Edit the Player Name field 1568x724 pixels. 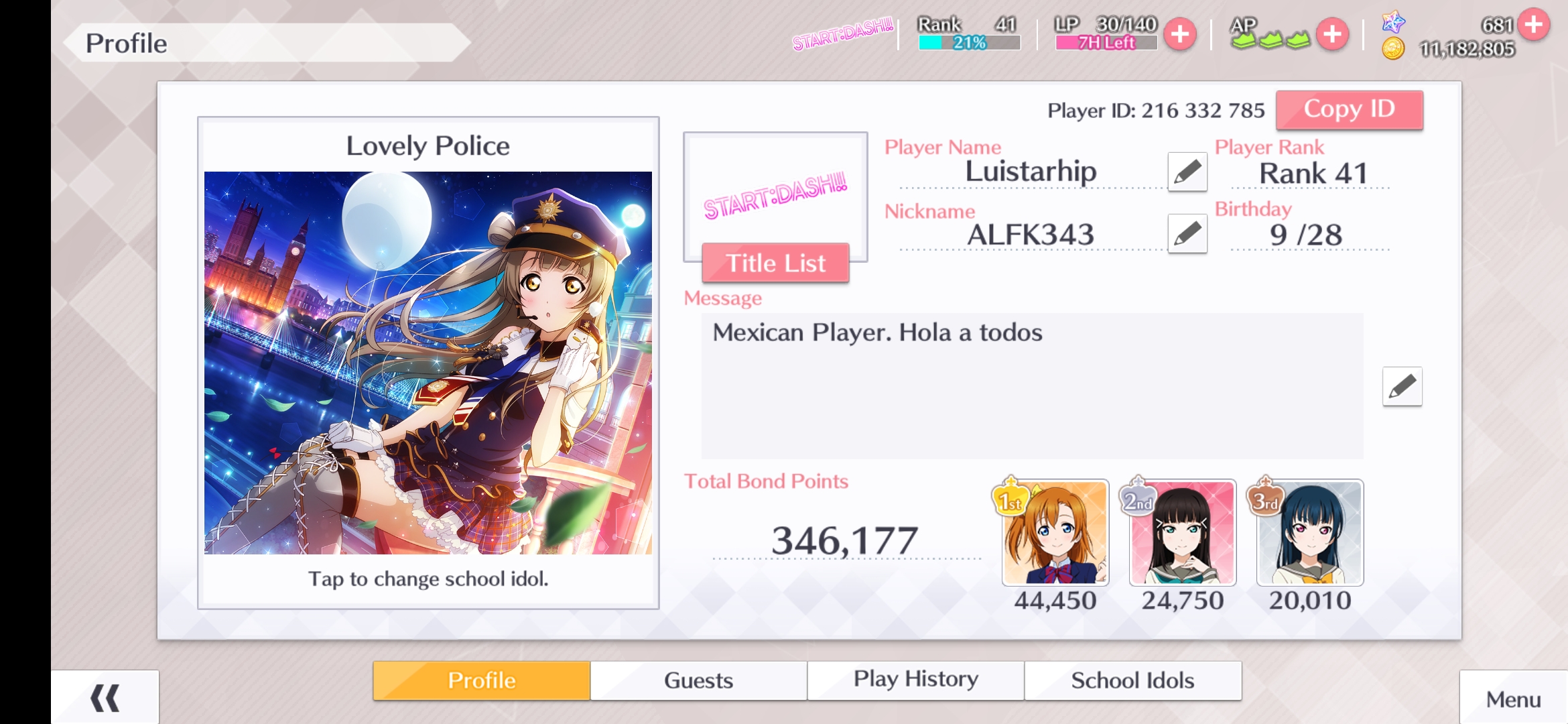[x=1187, y=172]
